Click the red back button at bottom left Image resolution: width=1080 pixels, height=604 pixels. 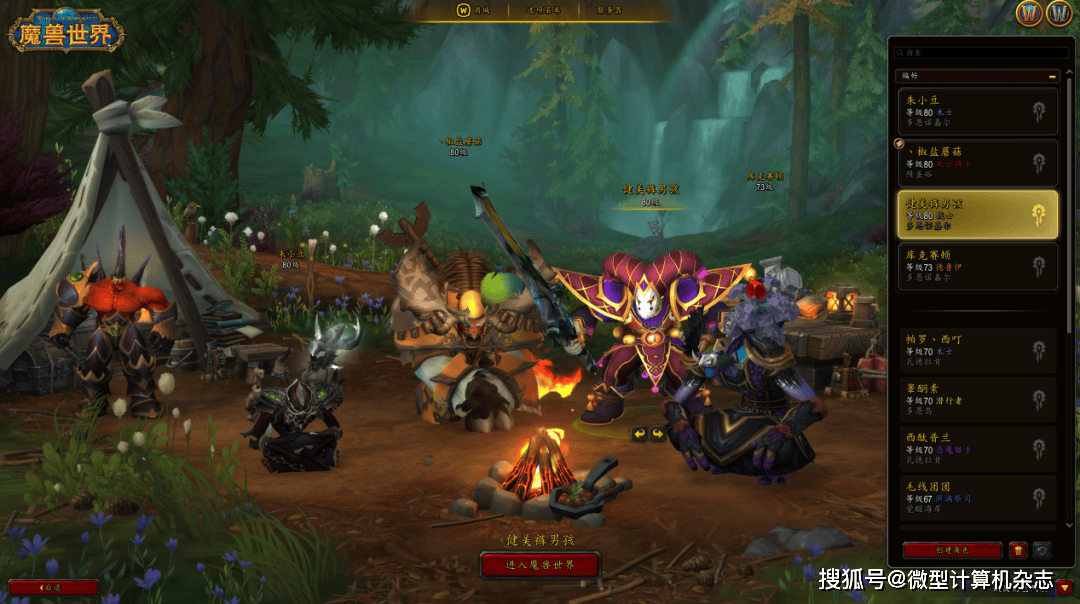point(53,587)
